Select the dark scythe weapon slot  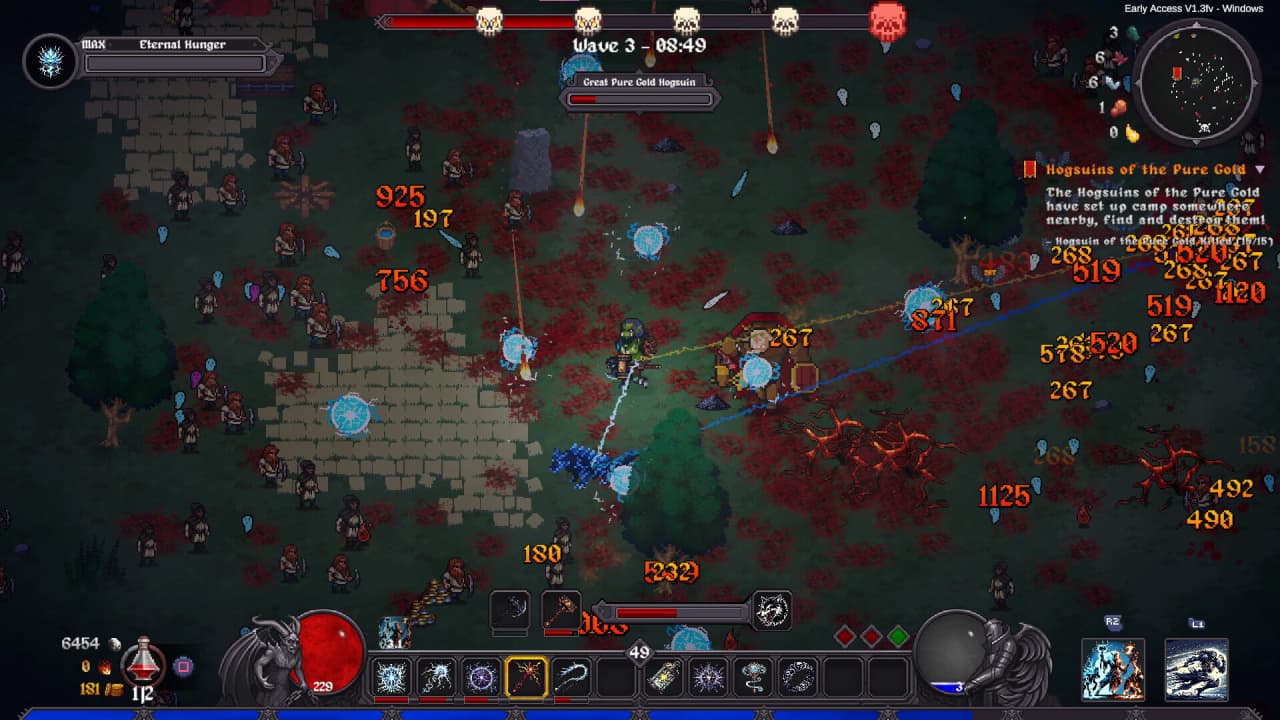[510, 611]
